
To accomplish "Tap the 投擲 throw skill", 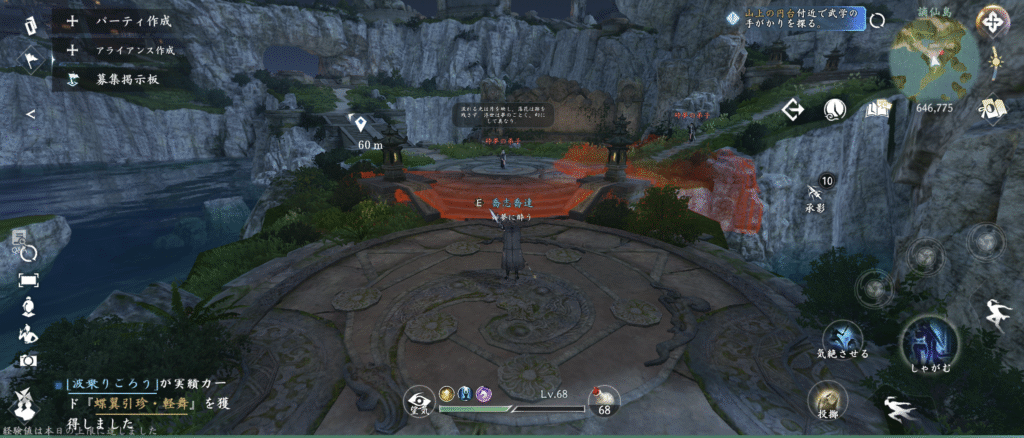I will coord(825,399).
